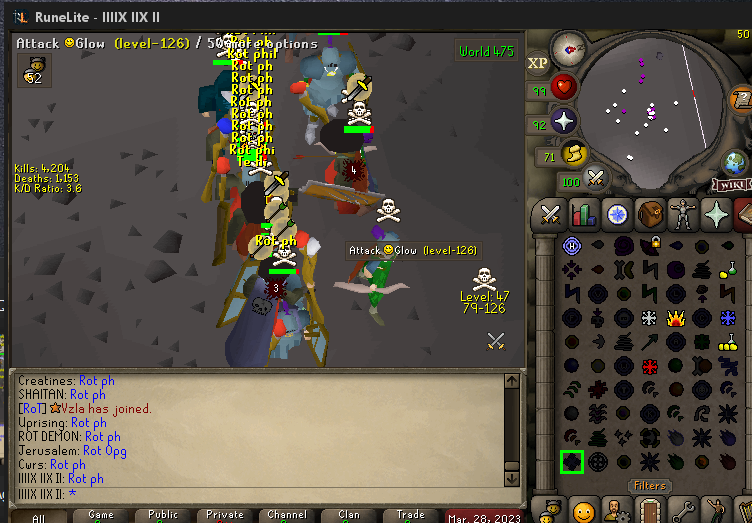Switch chat to the Clan tab
This screenshot has width=752, height=523.
point(349,516)
